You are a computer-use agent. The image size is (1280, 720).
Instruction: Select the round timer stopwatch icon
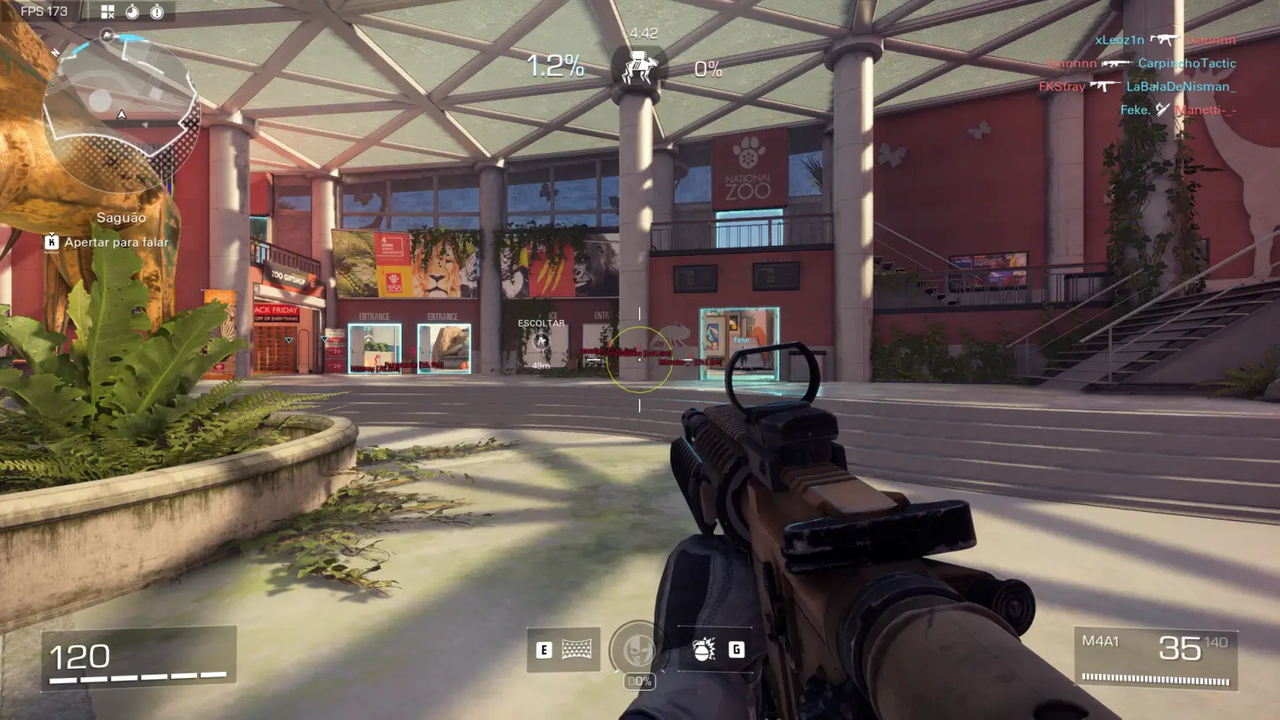pyautogui.click(x=132, y=11)
